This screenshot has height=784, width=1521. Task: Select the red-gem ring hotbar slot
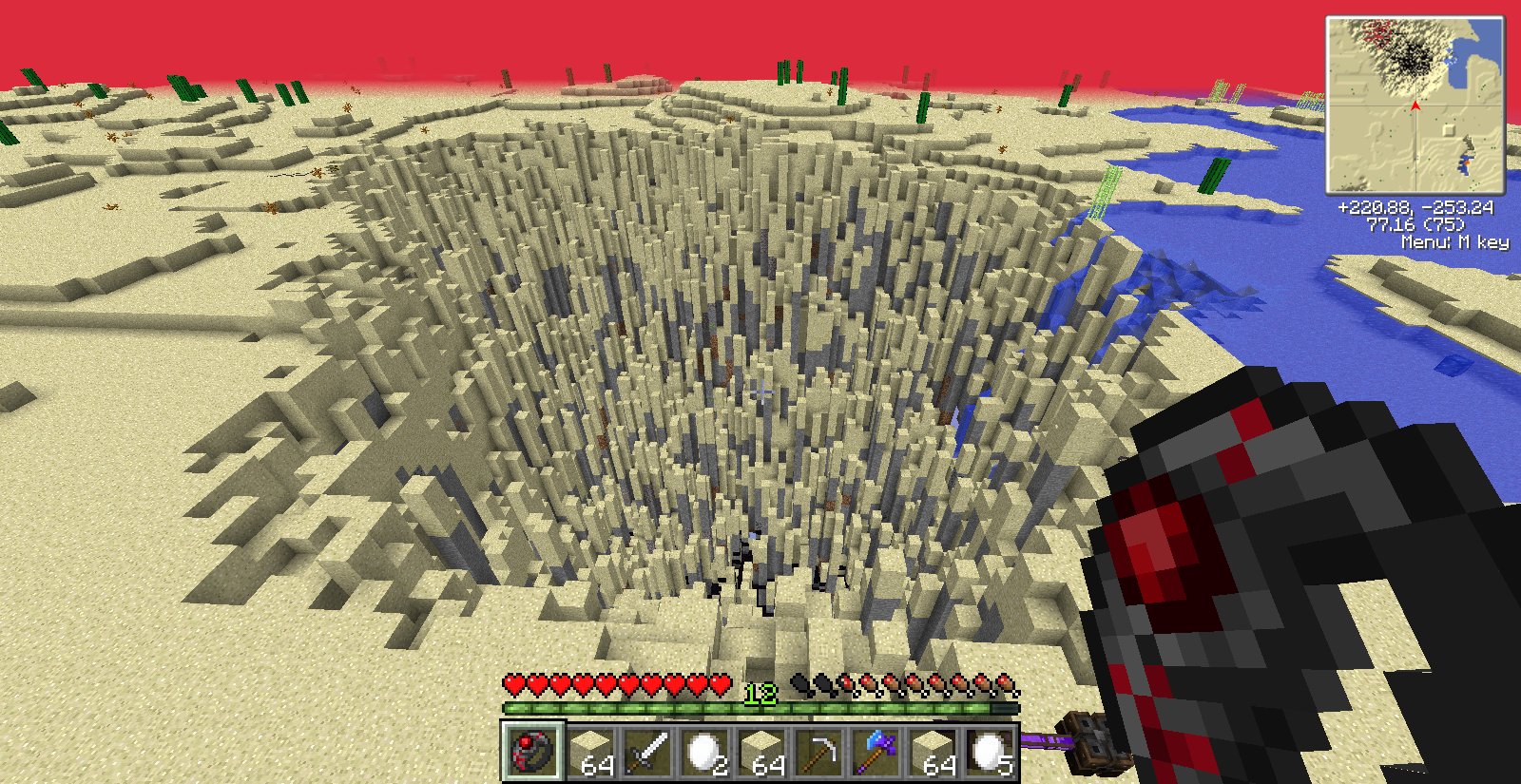533,752
